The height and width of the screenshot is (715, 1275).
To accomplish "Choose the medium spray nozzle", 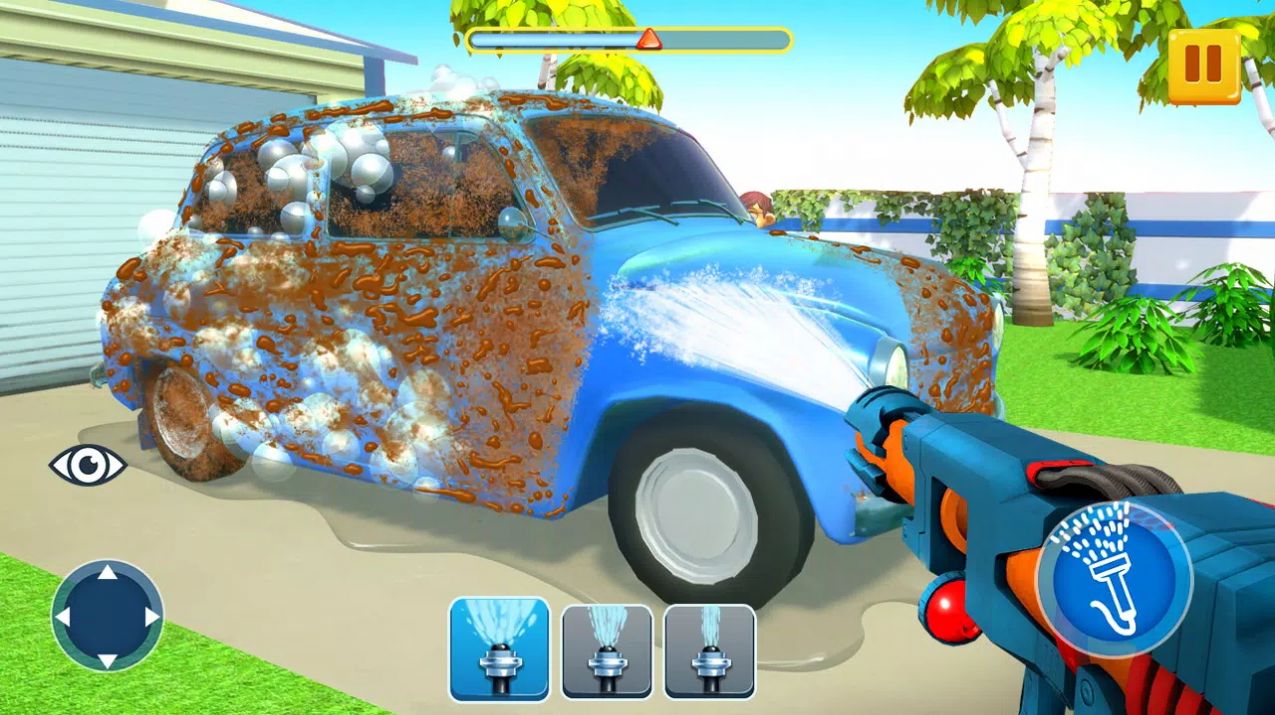I will (x=606, y=651).
